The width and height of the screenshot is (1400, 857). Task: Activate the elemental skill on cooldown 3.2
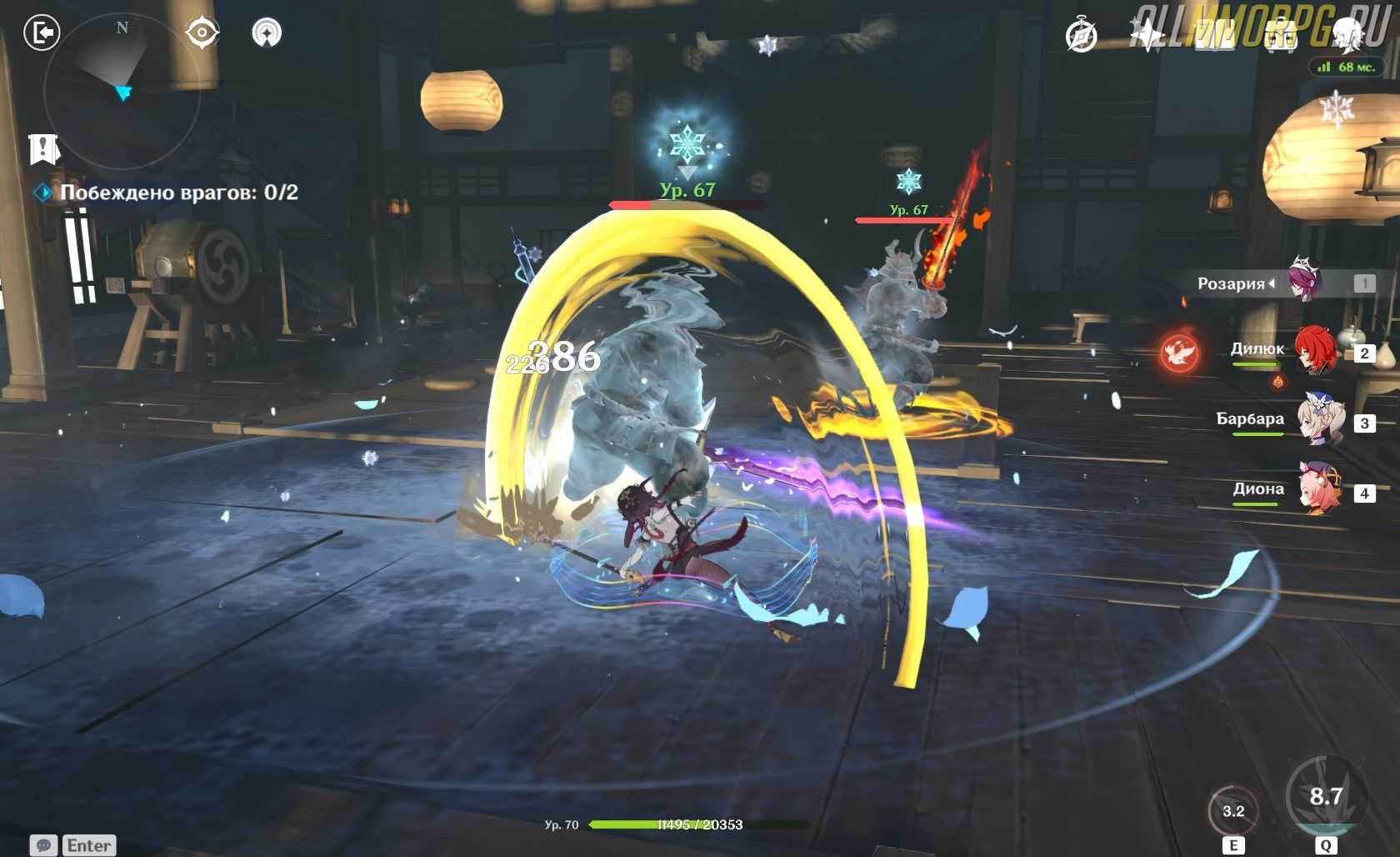tap(1233, 810)
